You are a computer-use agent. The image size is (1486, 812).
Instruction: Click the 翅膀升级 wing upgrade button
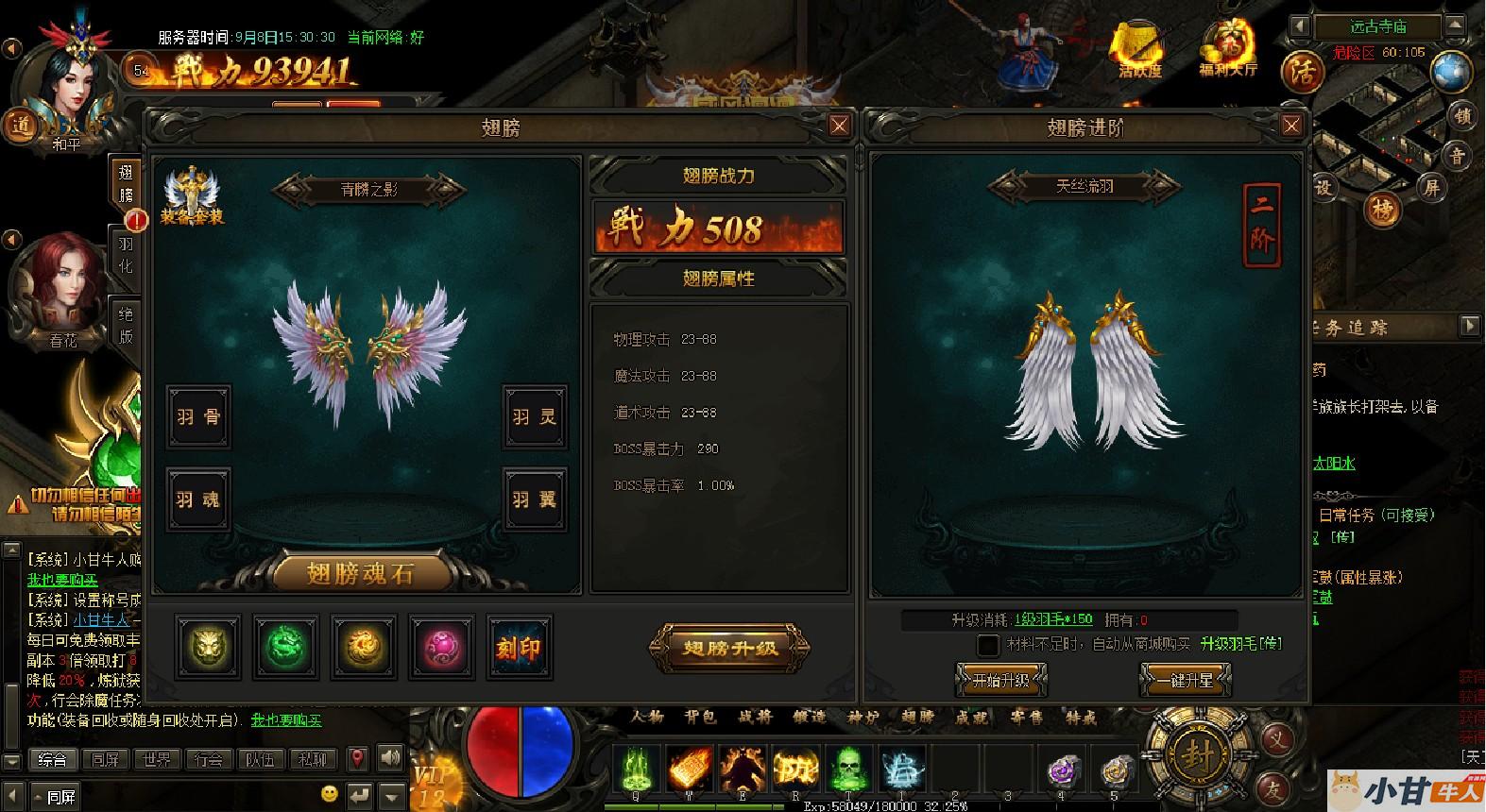pyautogui.click(x=729, y=648)
